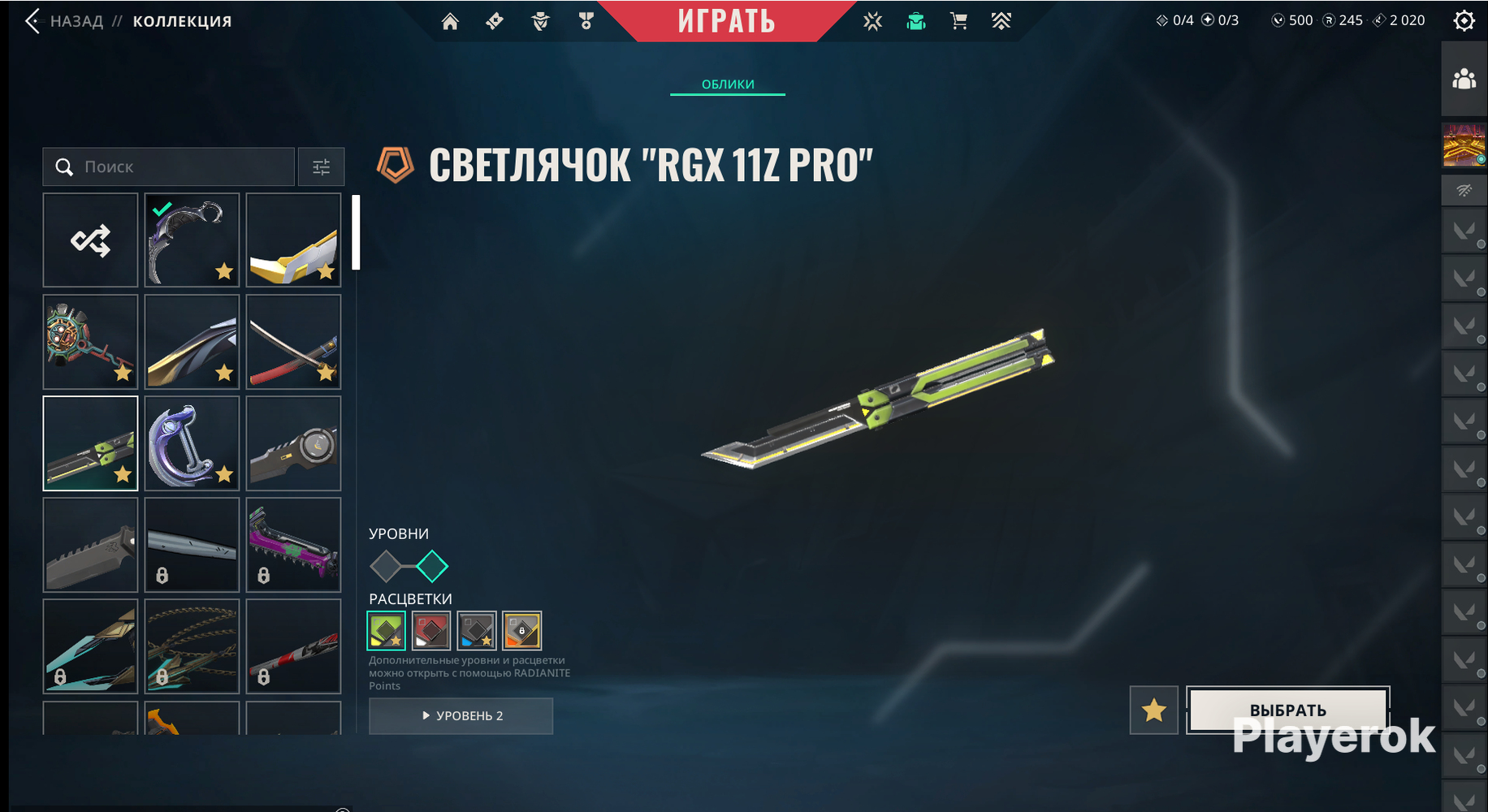Choose the equipped karambit knife skin
1488x812 pixels.
(x=192, y=240)
